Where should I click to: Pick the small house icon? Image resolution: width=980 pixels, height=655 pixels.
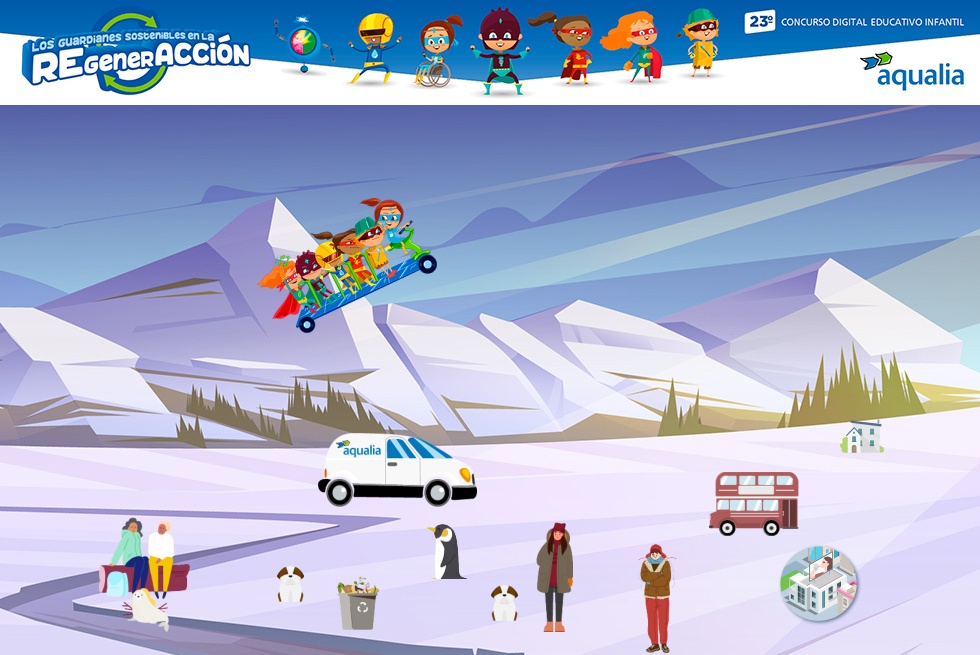[x=862, y=437]
